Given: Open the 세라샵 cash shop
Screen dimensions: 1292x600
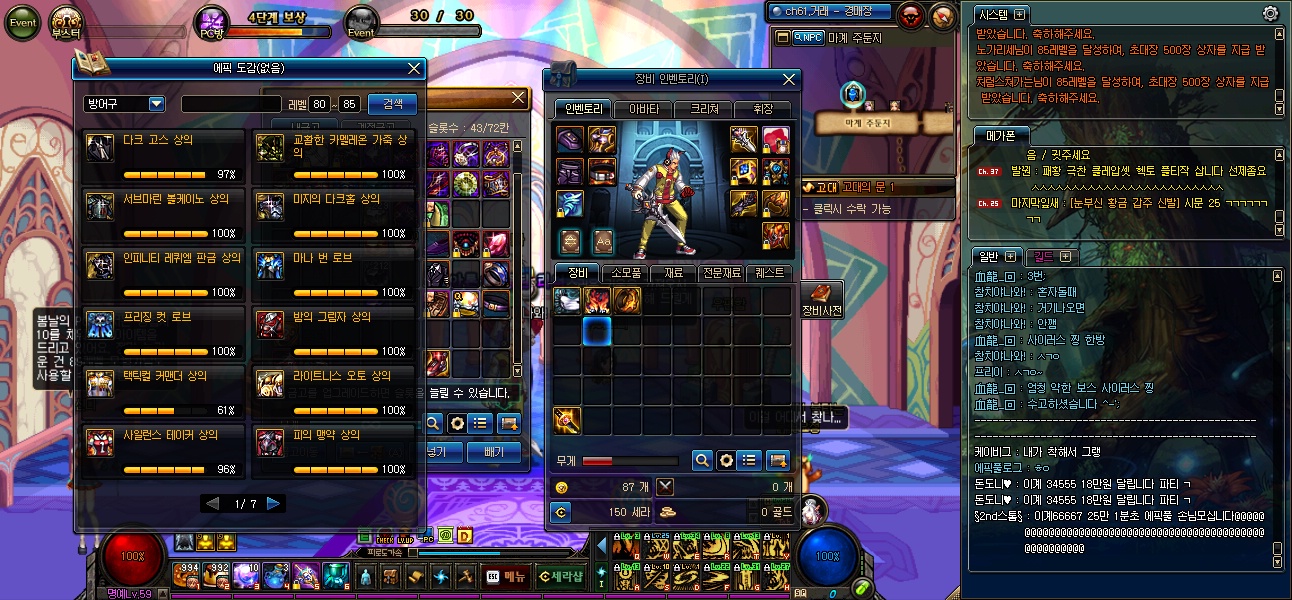Looking at the screenshot, I should pyautogui.click(x=561, y=577).
